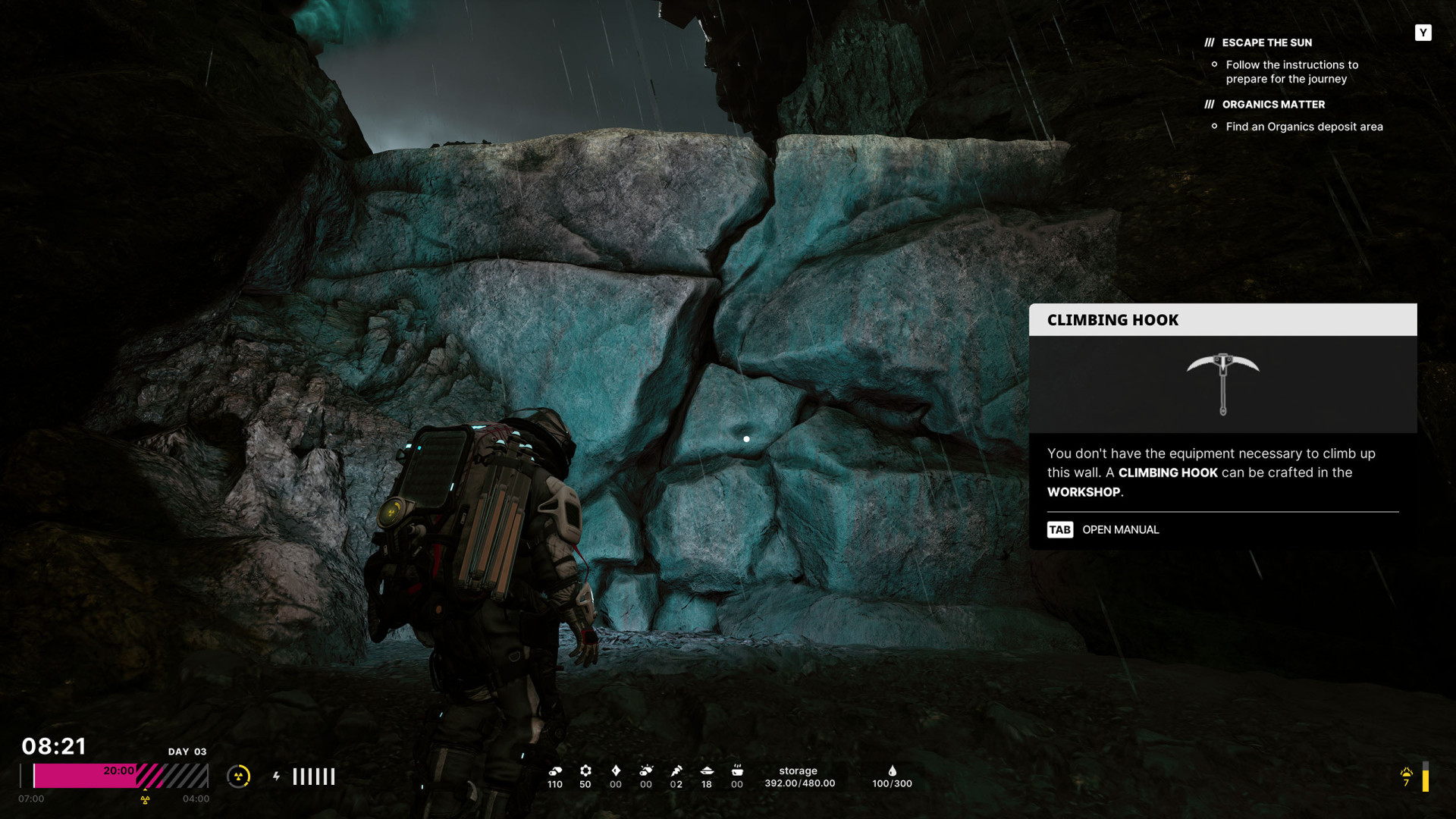Select the plated meal food icon
This screenshot has height=819, width=1456.
(707, 770)
